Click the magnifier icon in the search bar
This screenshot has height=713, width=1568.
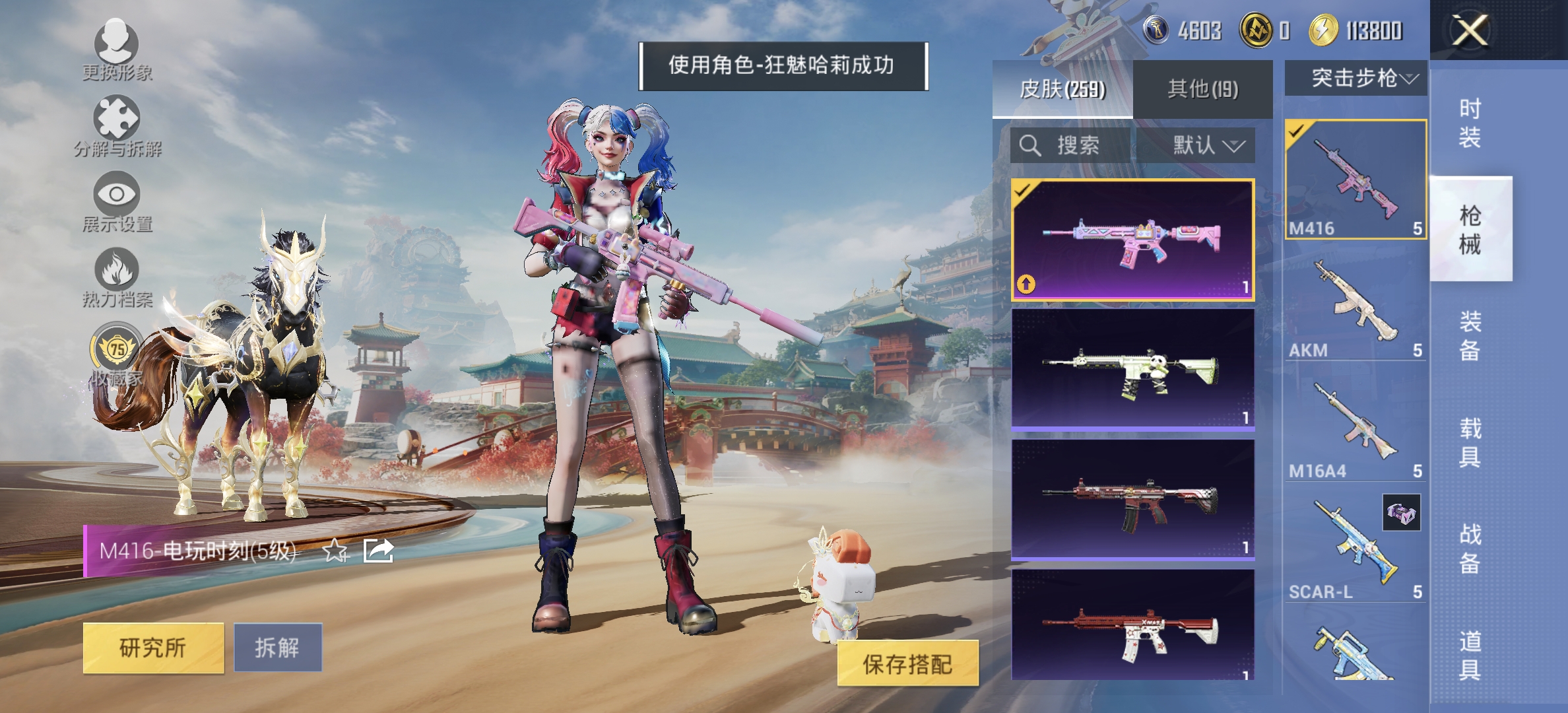tap(1029, 146)
